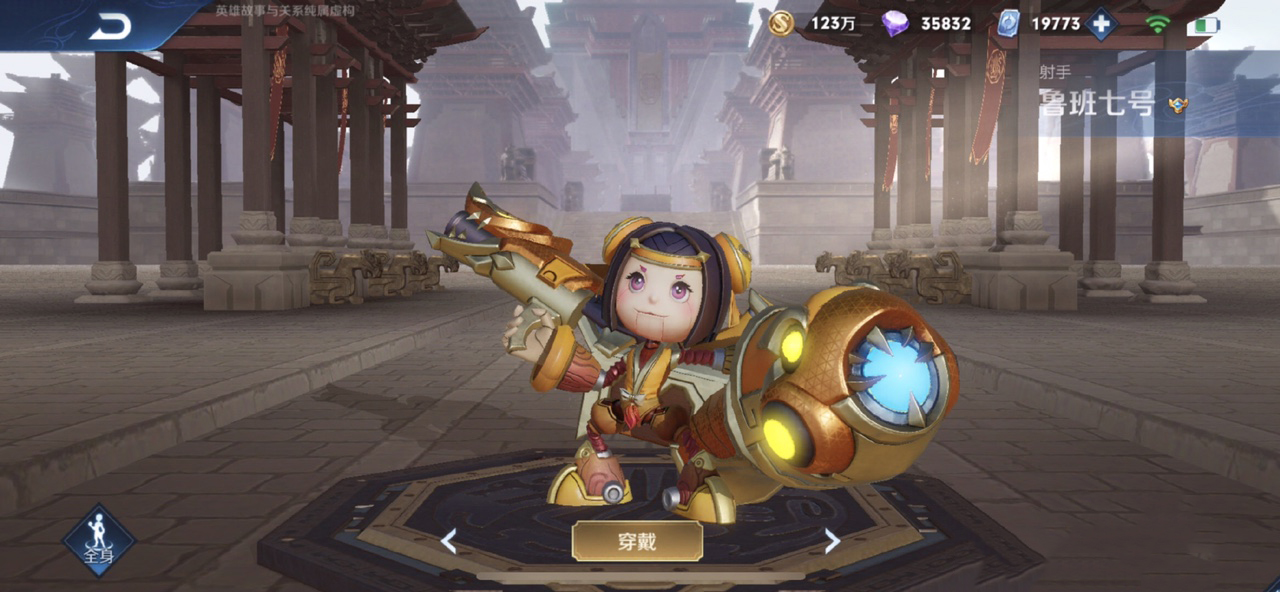
Task: Show the next skin with right arrow
Action: point(831,542)
